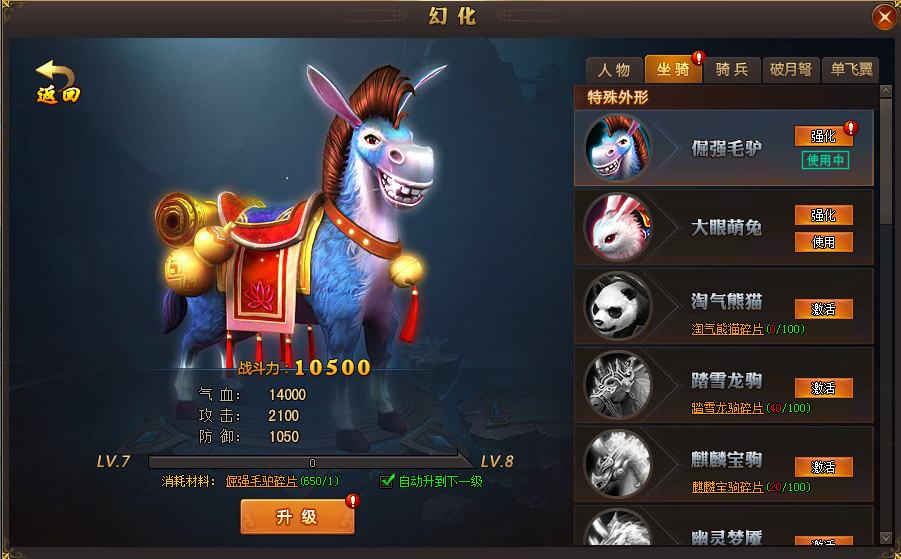
Task: Use the 大眼萌兔 mount appearance
Action: (823, 242)
